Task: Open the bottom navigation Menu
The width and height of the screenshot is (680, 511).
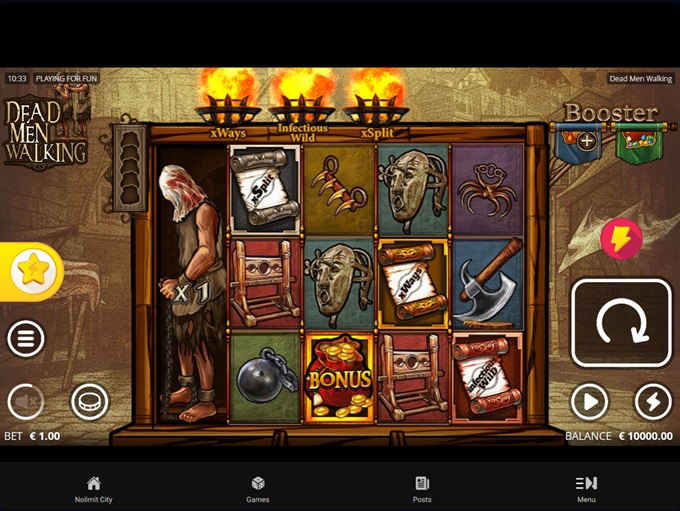Action: [586, 489]
